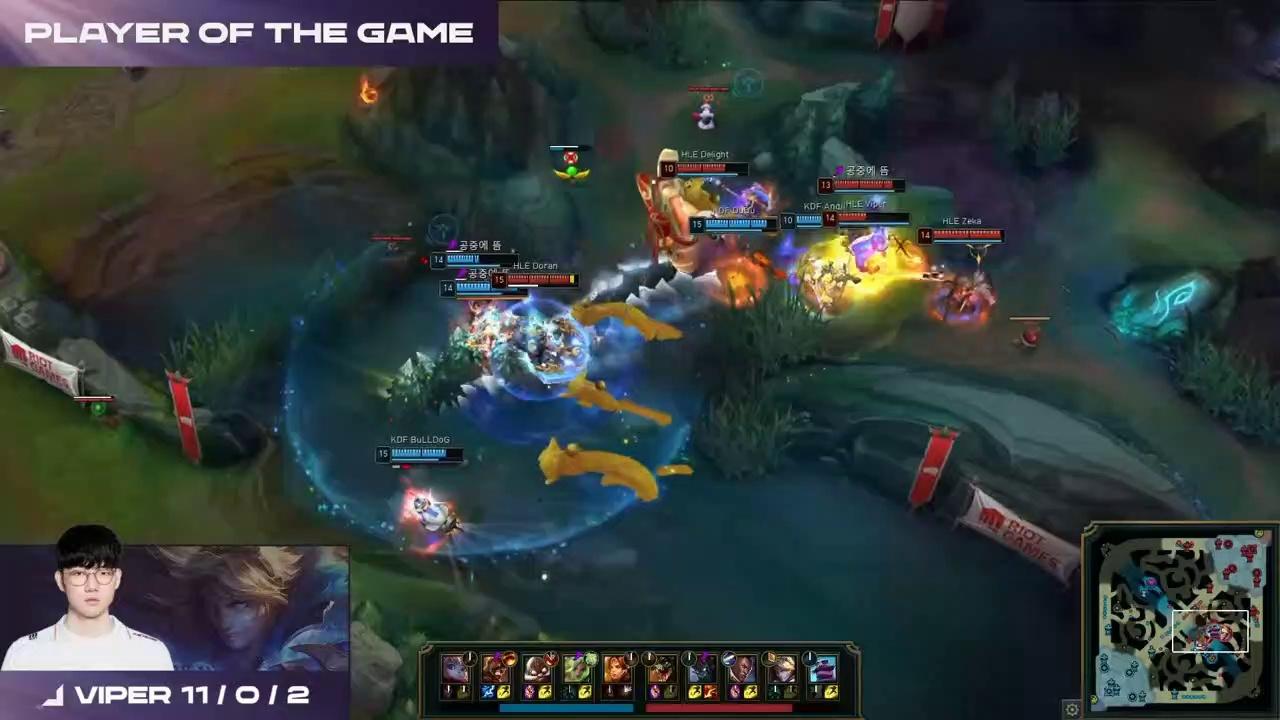Open settings via the gear icon

(1072, 709)
